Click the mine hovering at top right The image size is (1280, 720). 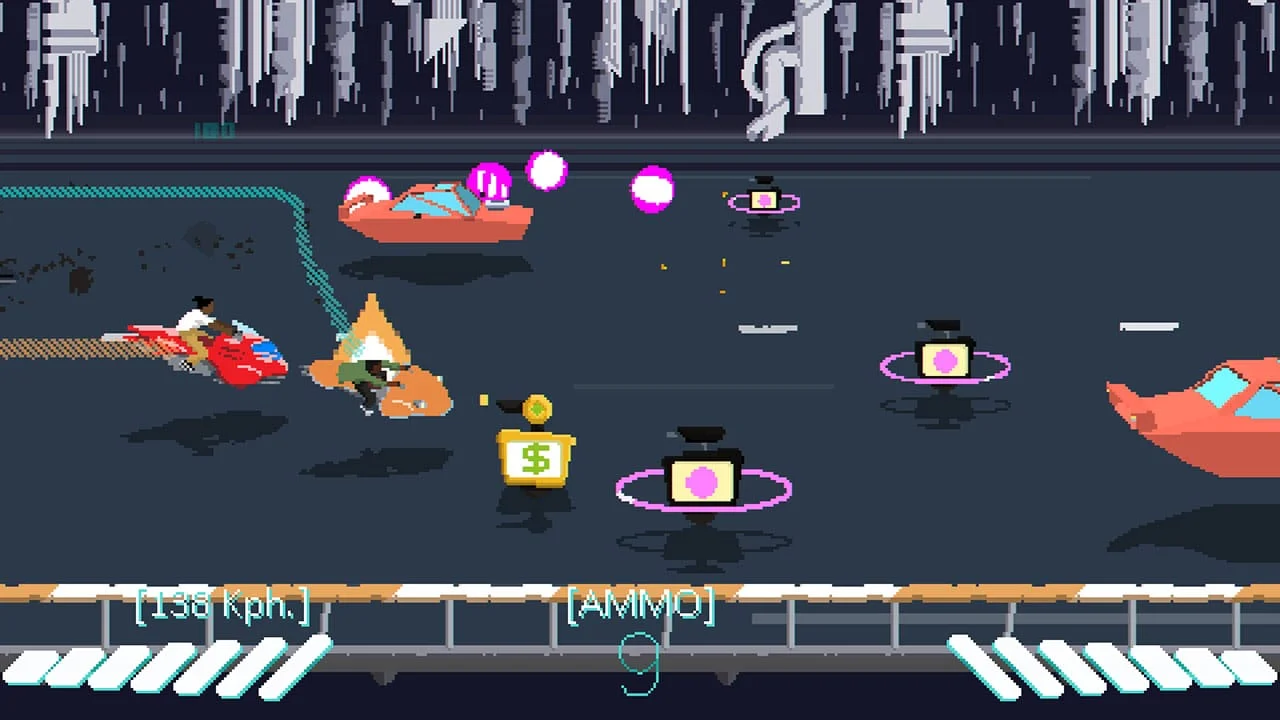[763, 198]
